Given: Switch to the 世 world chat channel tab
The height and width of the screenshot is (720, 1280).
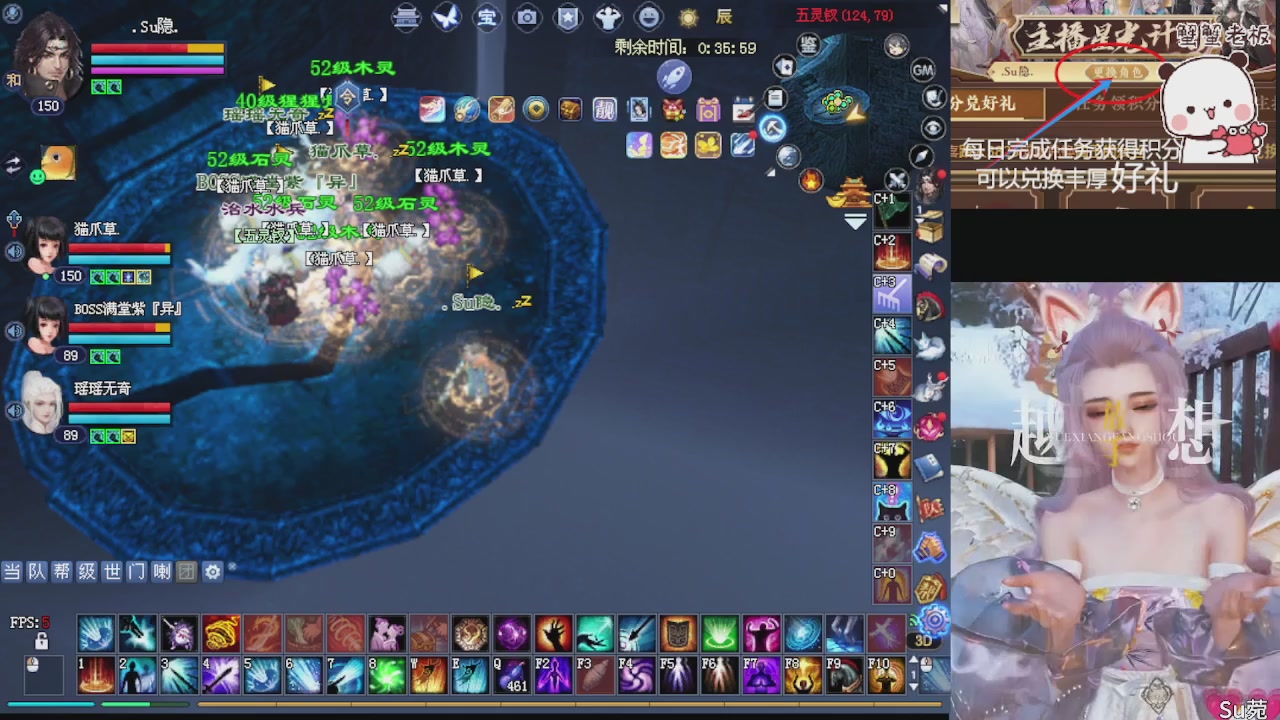Looking at the screenshot, I should 112,573.
